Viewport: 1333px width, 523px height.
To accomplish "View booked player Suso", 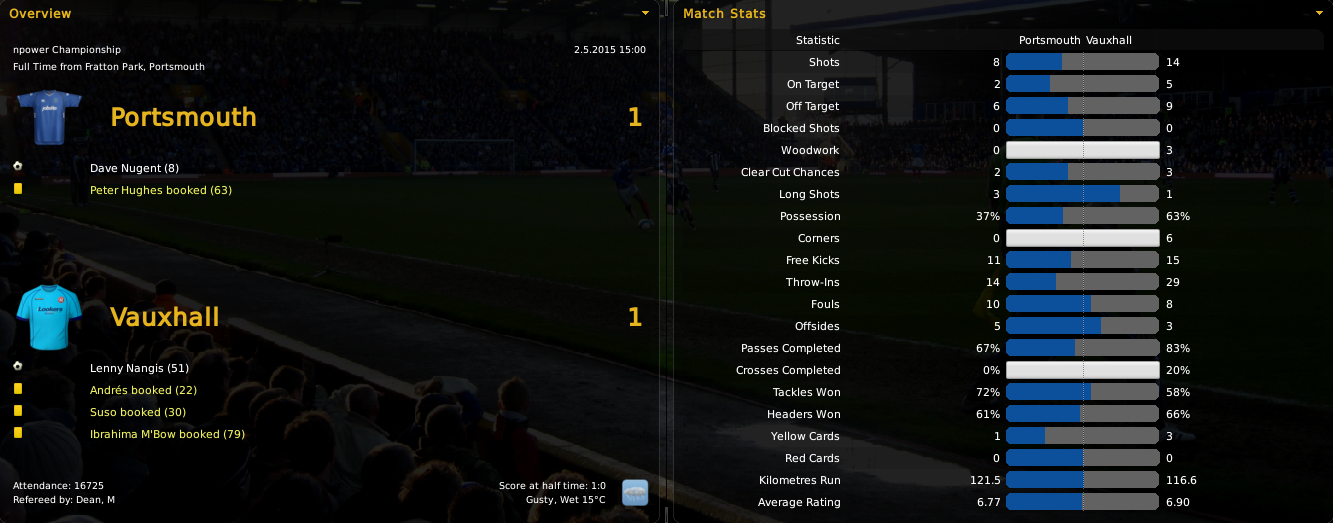I will [x=138, y=412].
